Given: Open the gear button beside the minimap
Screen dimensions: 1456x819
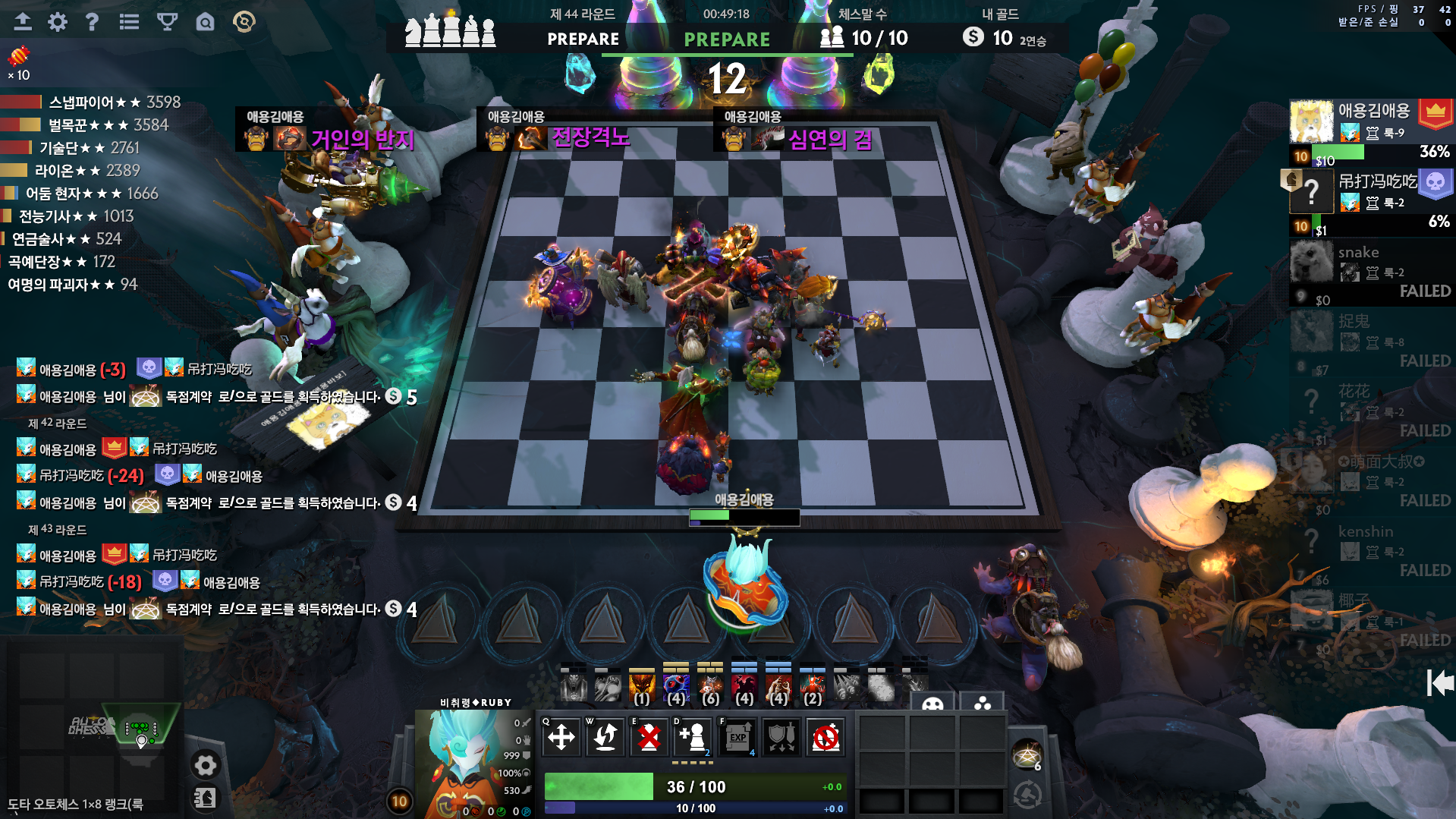Looking at the screenshot, I should (x=205, y=764).
